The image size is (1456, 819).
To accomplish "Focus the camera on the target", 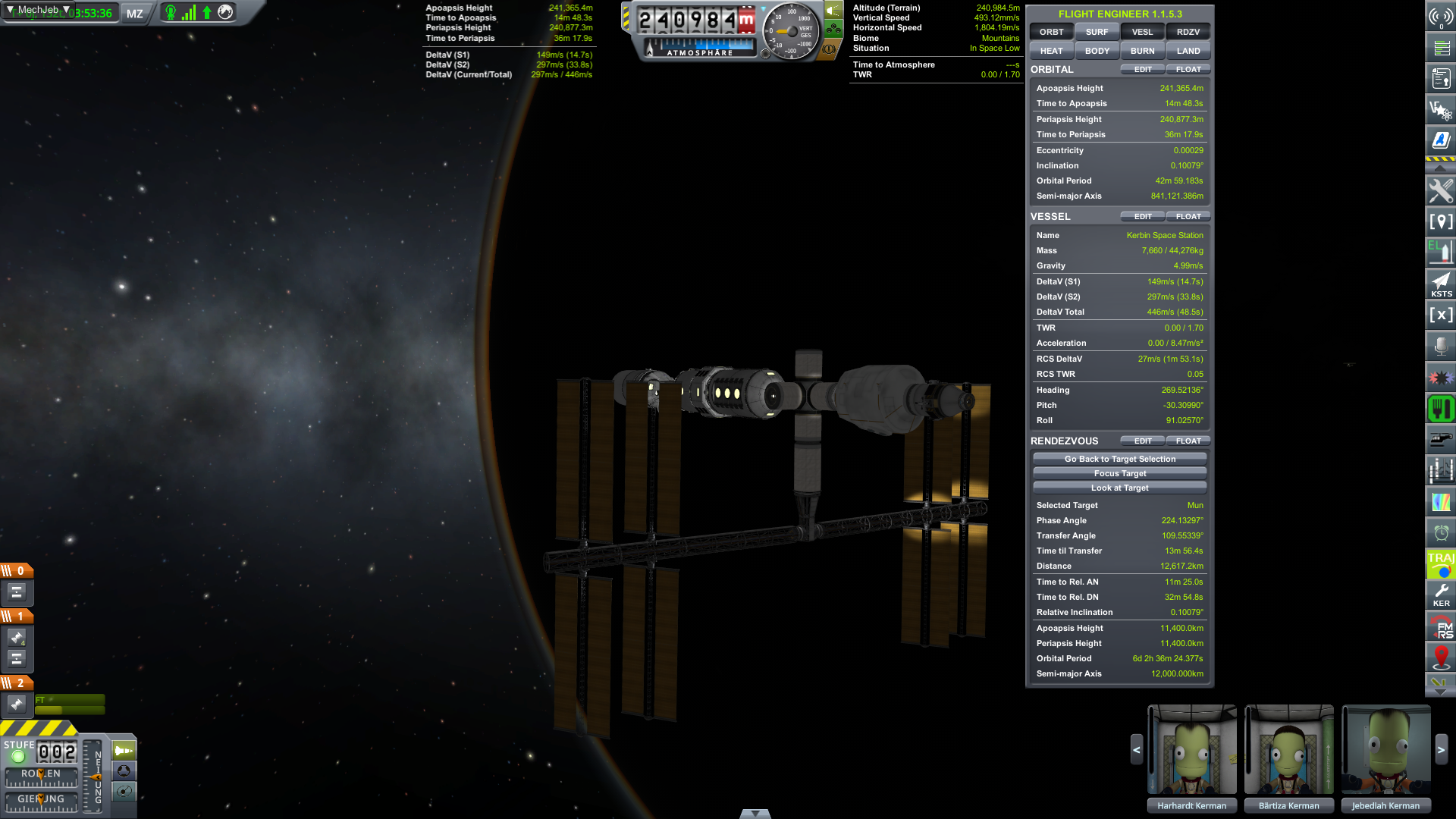I will click(1119, 473).
